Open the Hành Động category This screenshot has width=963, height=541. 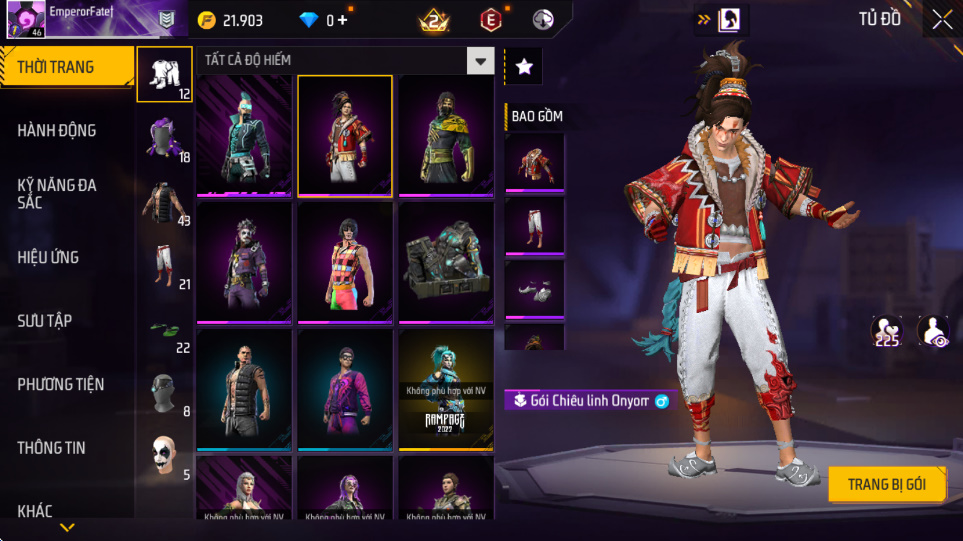click(x=57, y=130)
